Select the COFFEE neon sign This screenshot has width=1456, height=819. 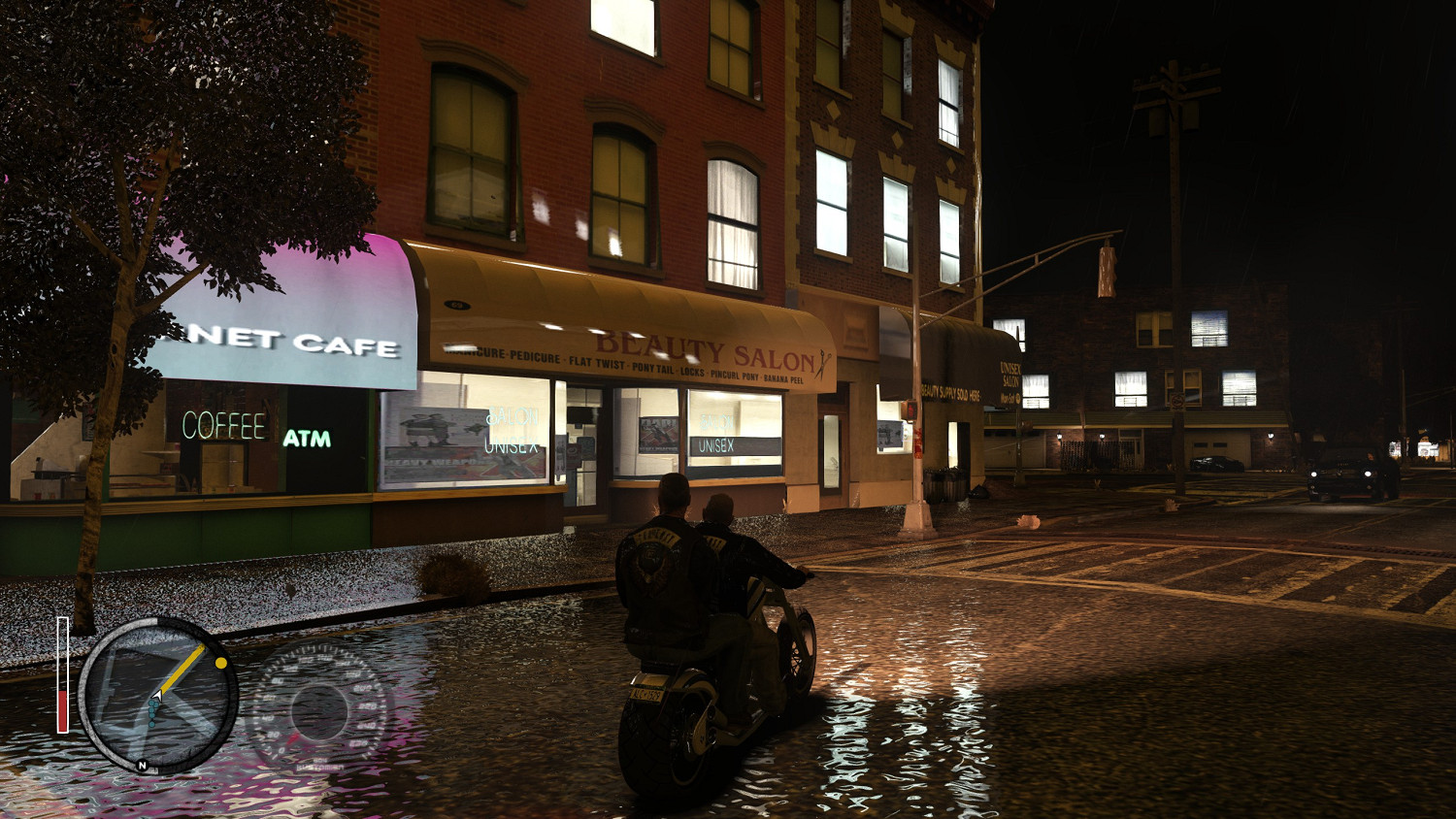coord(225,424)
